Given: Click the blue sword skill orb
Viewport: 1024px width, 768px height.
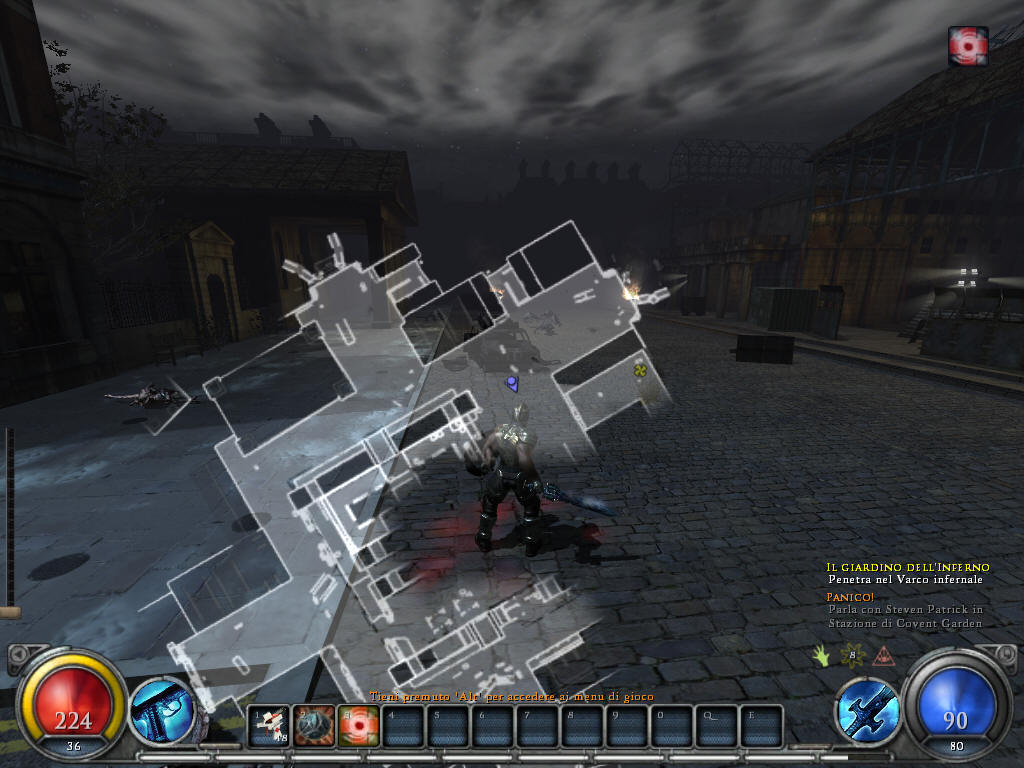Looking at the screenshot, I should [x=866, y=710].
